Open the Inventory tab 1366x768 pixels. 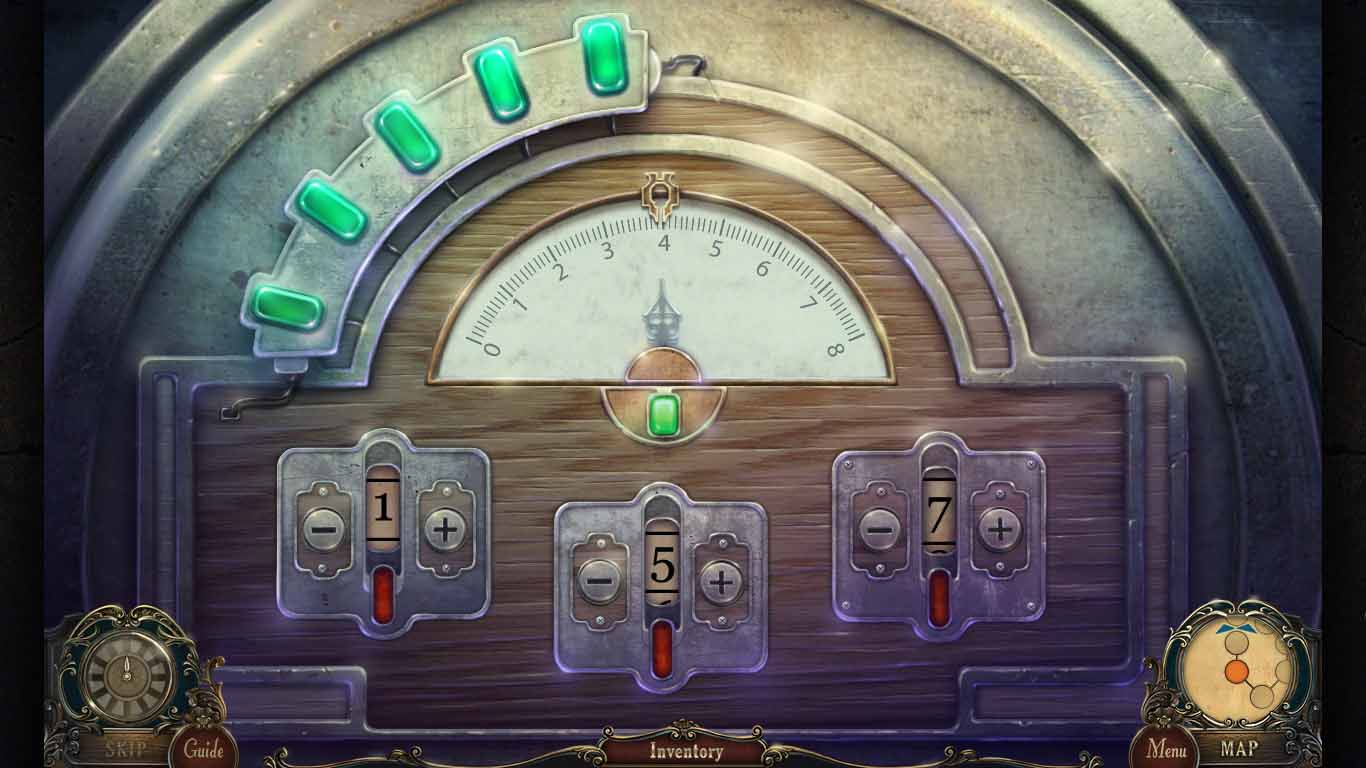point(684,751)
